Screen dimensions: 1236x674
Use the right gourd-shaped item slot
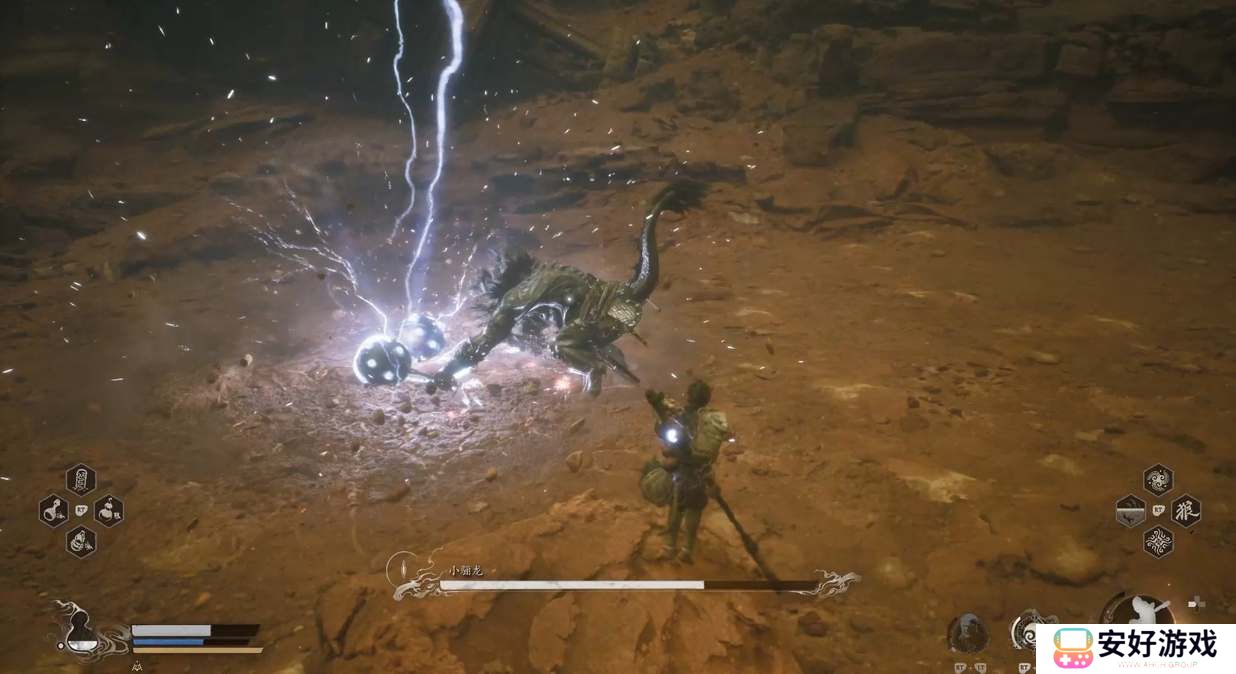[109, 511]
